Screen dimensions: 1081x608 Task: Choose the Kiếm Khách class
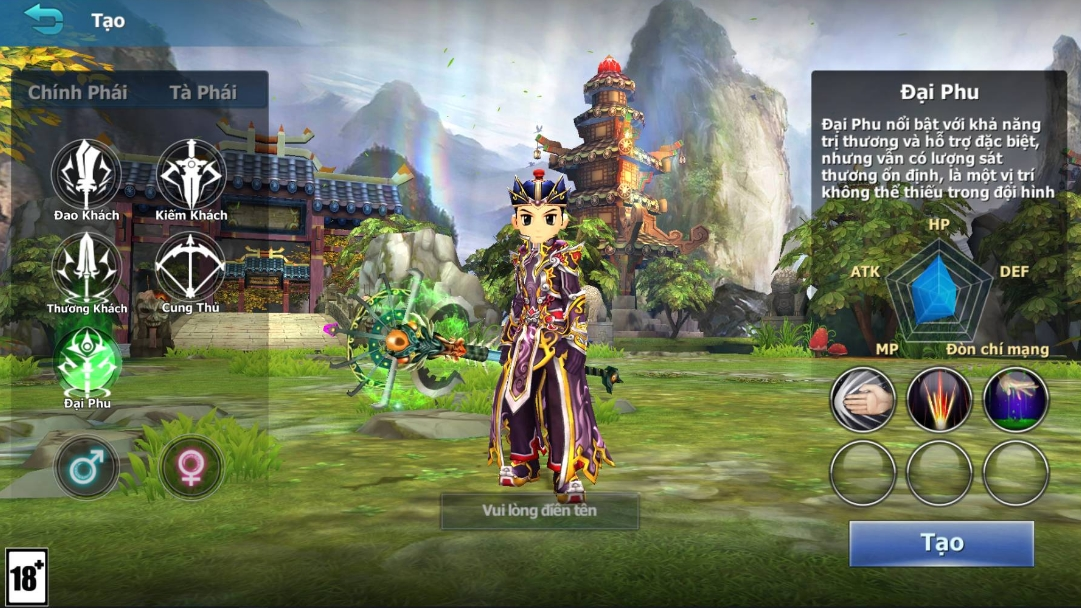pyautogui.click(x=191, y=174)
